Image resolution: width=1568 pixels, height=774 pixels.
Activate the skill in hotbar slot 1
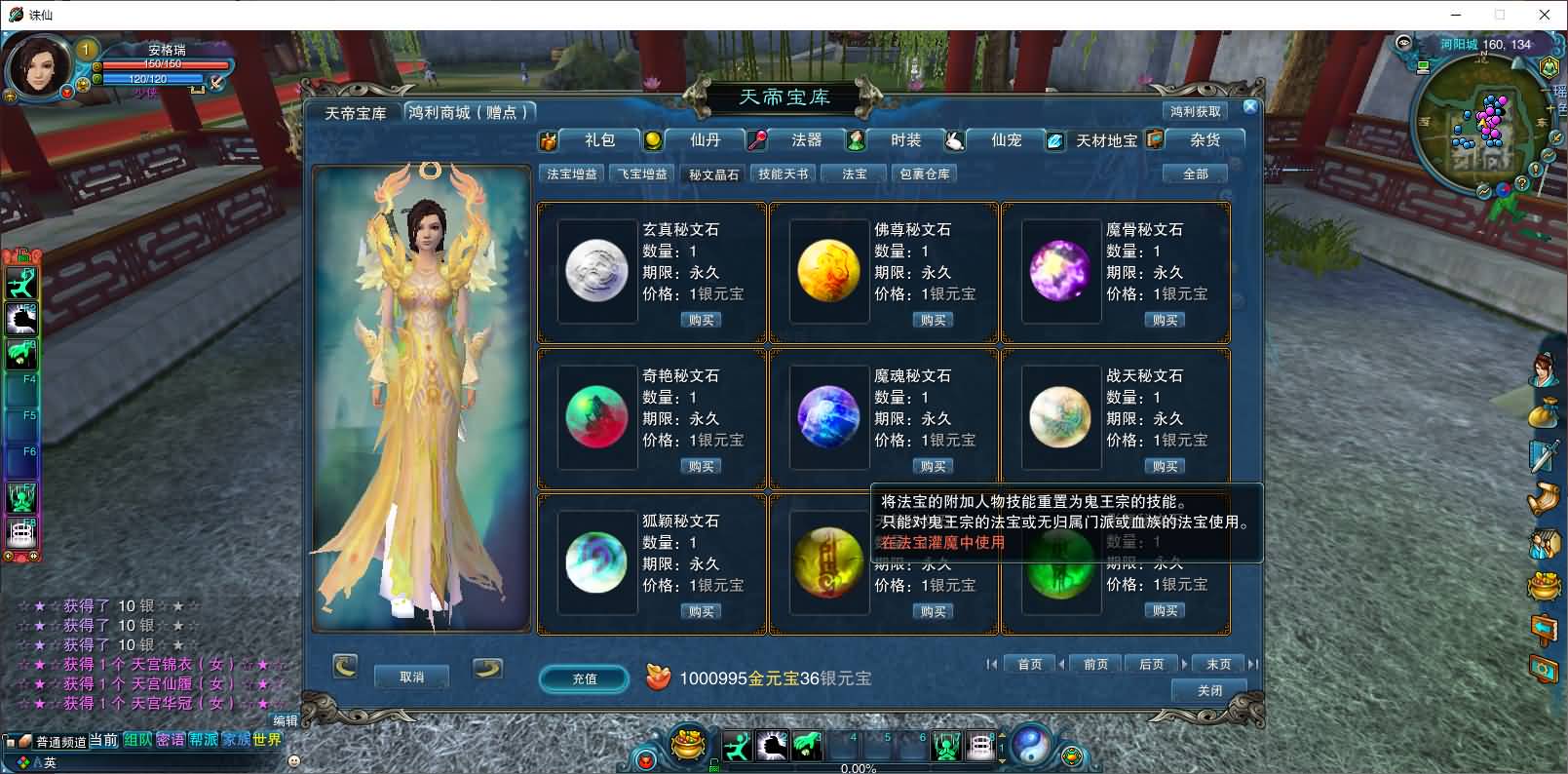[738, 745]
